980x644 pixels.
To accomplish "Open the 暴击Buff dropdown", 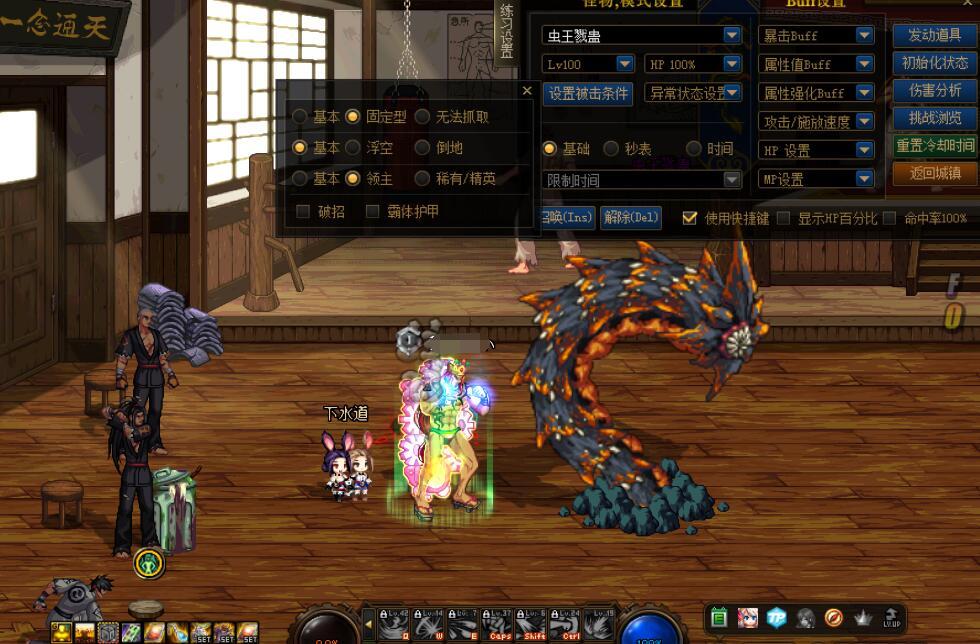I will 865,35.
